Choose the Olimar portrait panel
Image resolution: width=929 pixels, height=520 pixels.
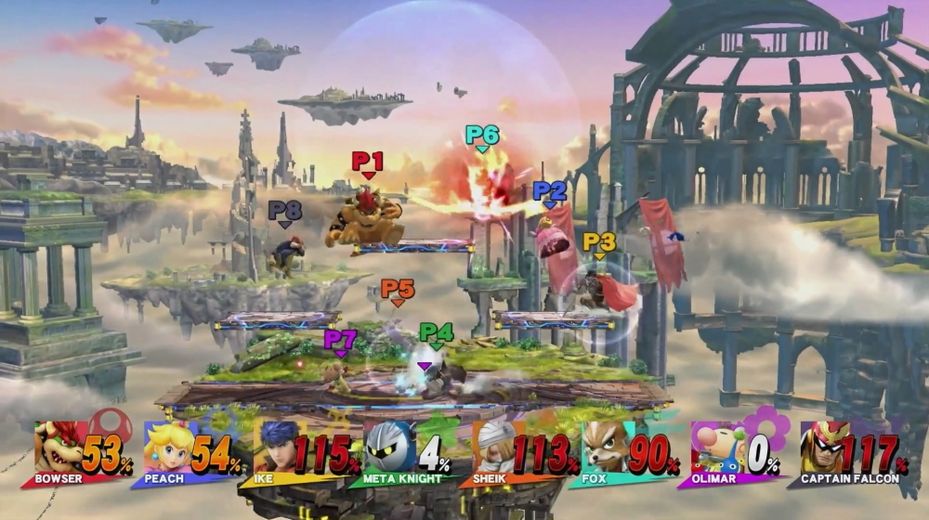(x=716, y=446)
